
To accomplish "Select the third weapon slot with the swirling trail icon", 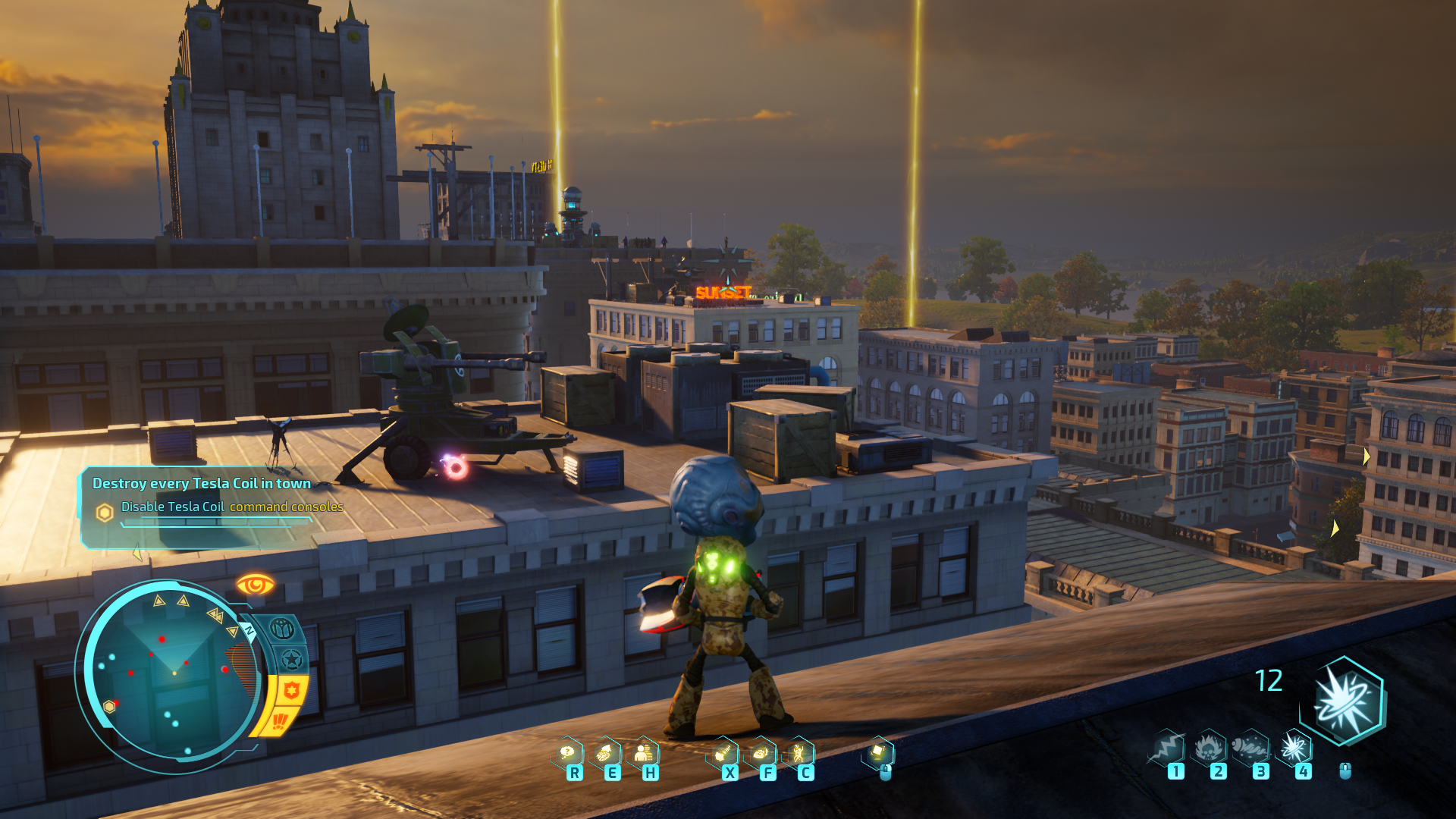I will point(1251,748).
